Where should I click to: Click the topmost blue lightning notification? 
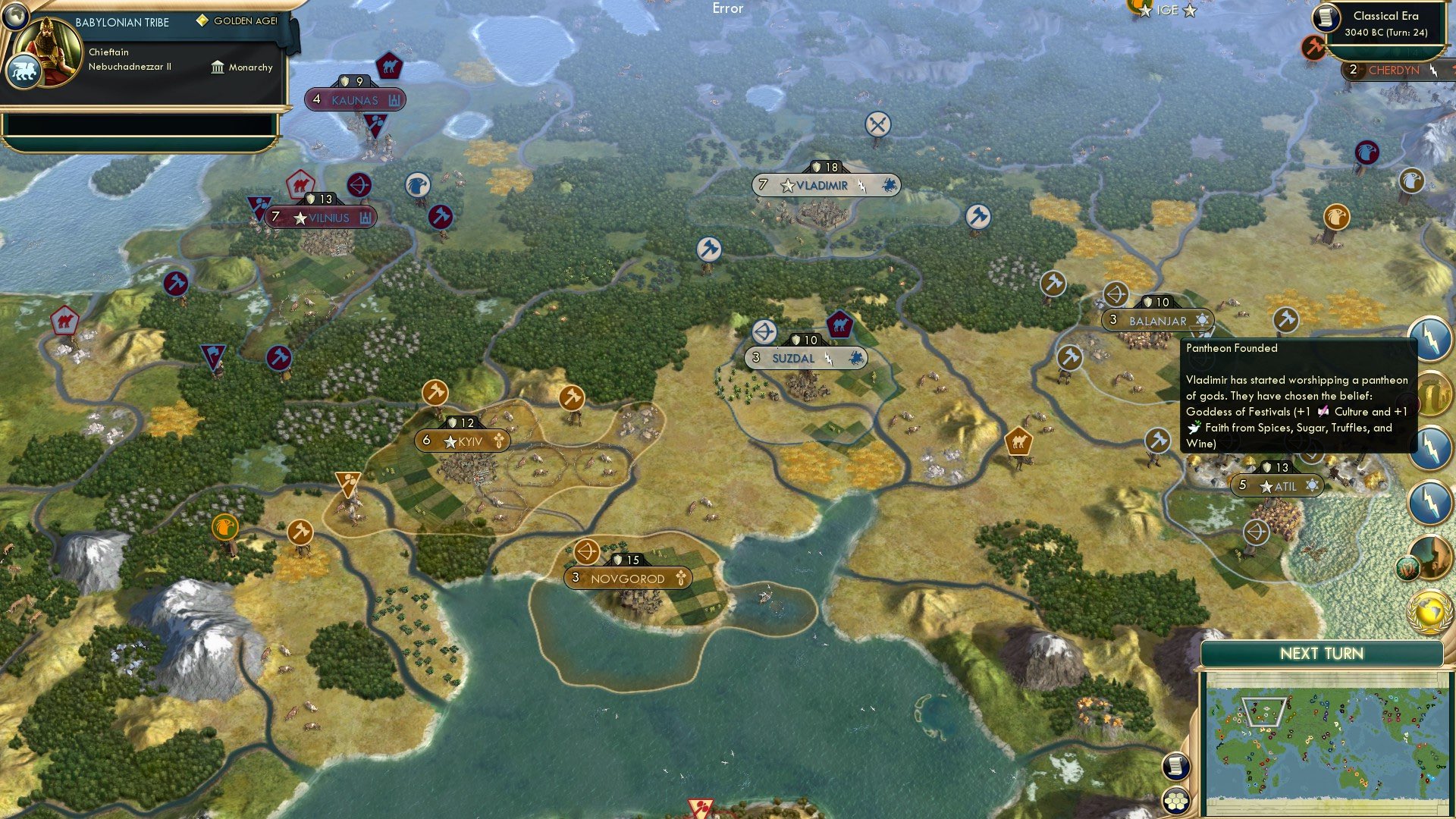tap(1430, 337)
